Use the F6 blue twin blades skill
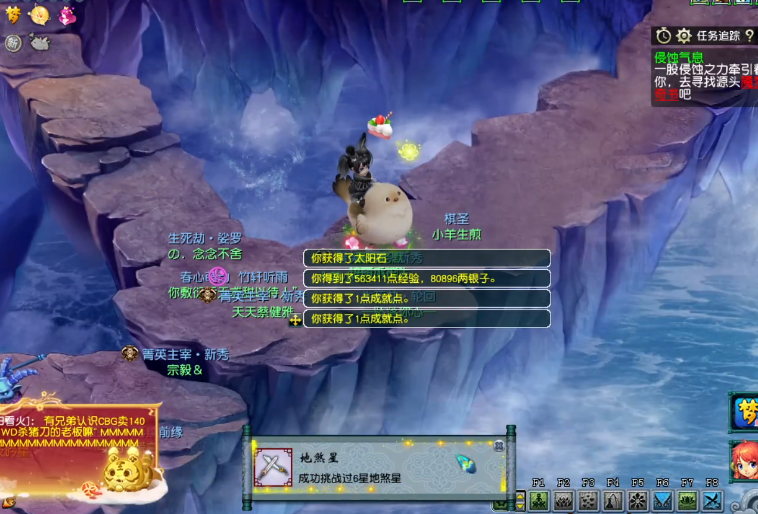758x514 pixels. point(663,500)
